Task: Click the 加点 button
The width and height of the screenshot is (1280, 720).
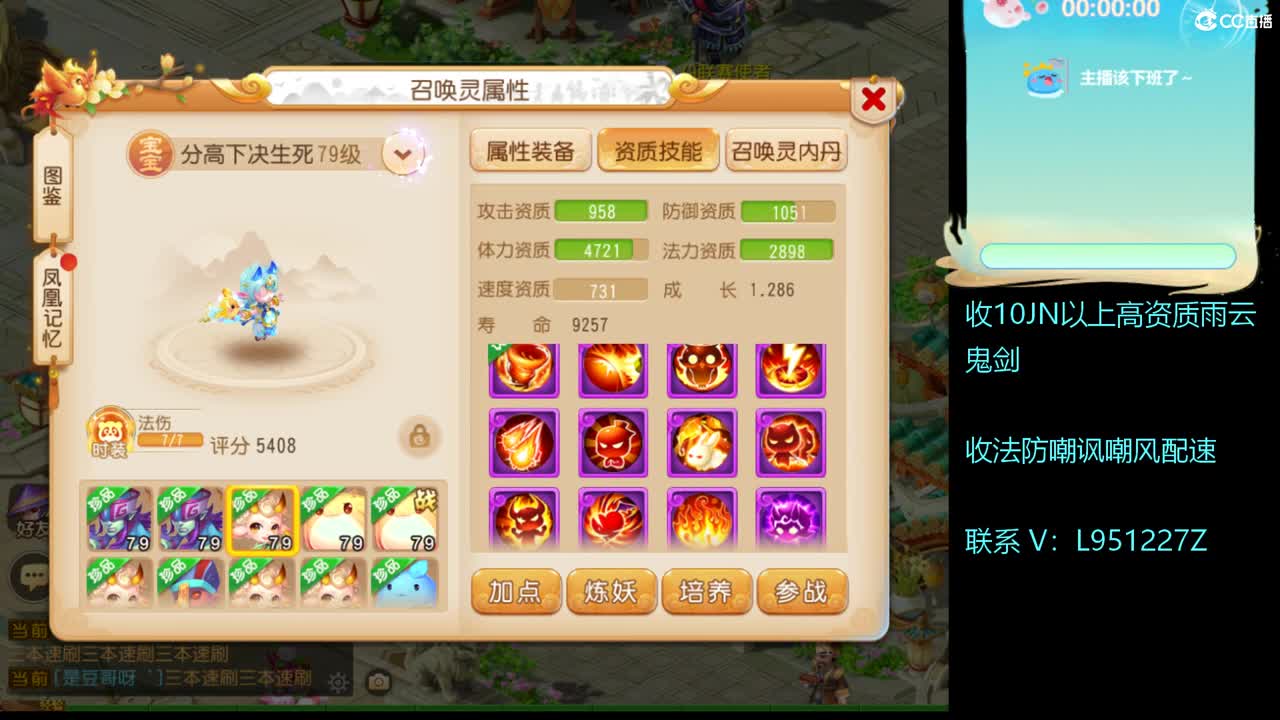Action: coord(516,592)
